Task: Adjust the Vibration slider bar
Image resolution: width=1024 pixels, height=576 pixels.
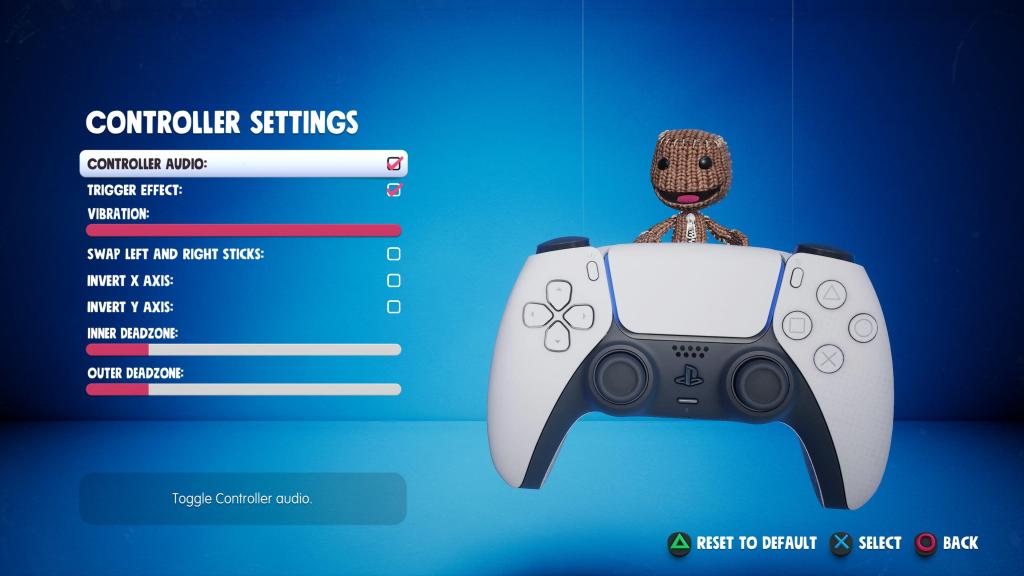Action: [x=243, y=230]
